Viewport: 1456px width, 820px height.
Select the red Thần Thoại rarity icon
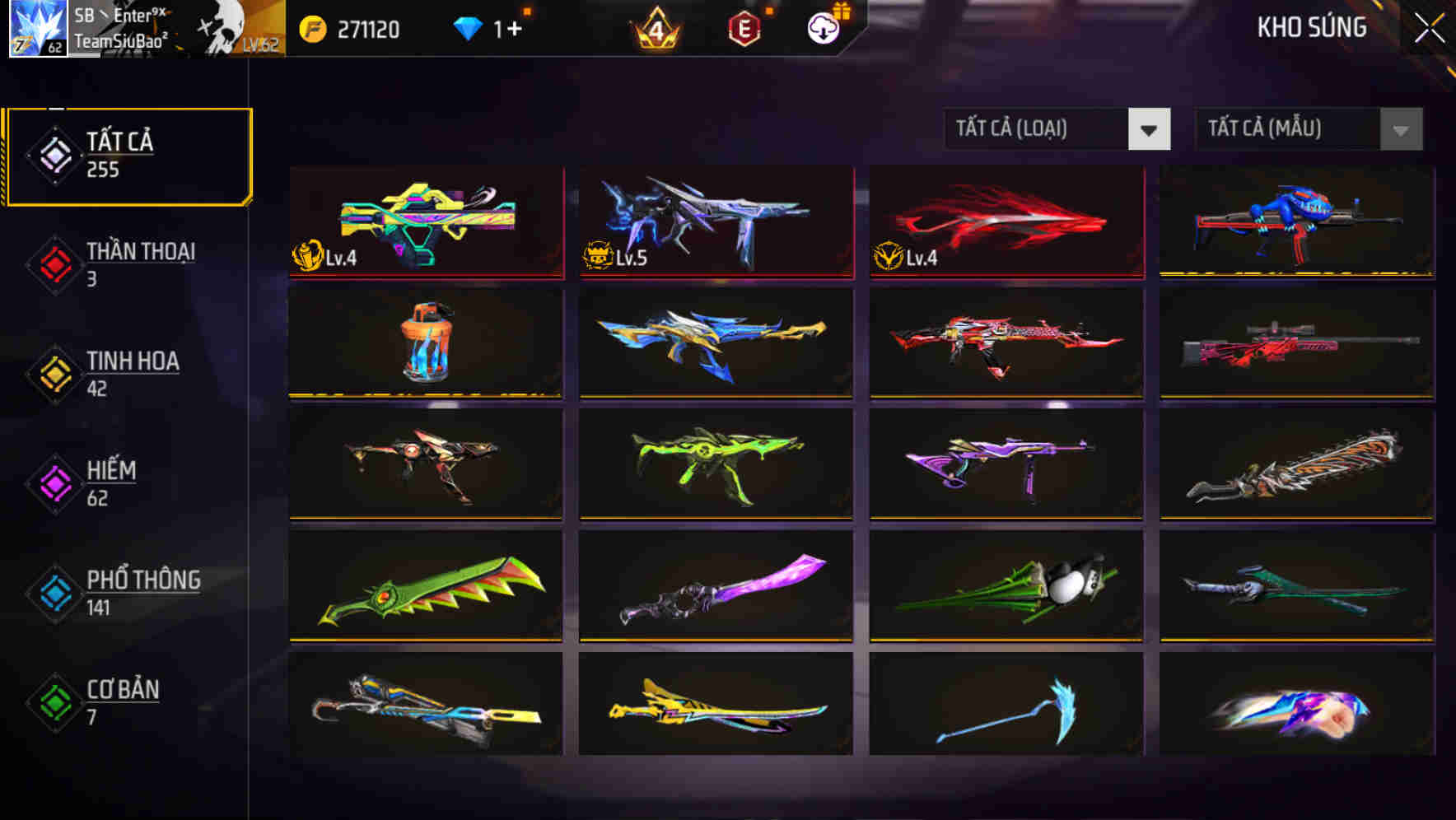pos(53,265)
